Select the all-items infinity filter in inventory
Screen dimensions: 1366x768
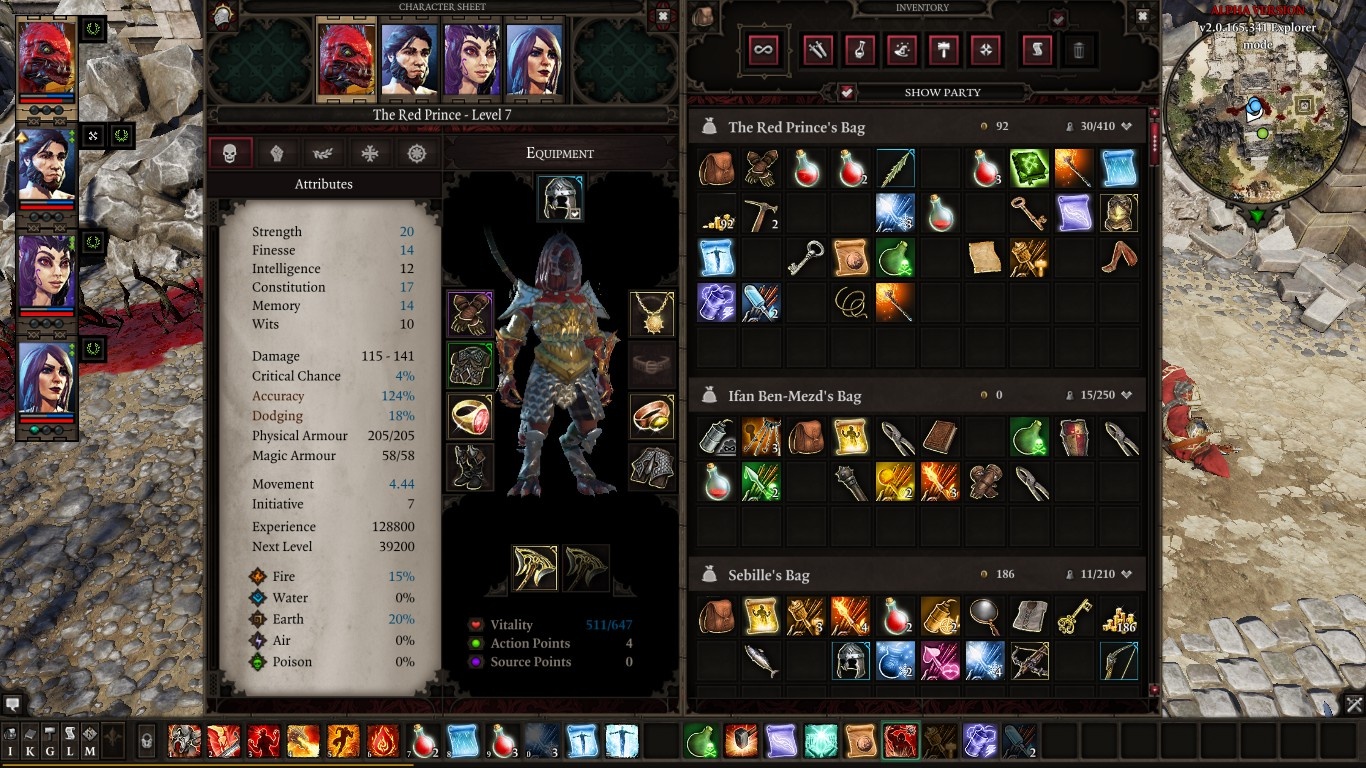click(763, 50)
